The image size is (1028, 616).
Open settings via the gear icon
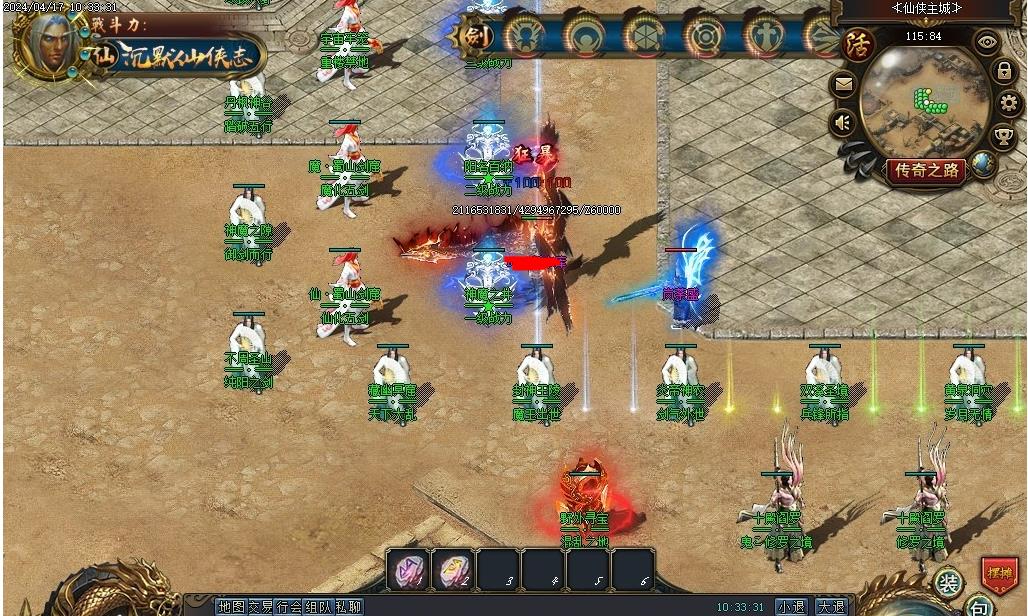coord(1009,103)
